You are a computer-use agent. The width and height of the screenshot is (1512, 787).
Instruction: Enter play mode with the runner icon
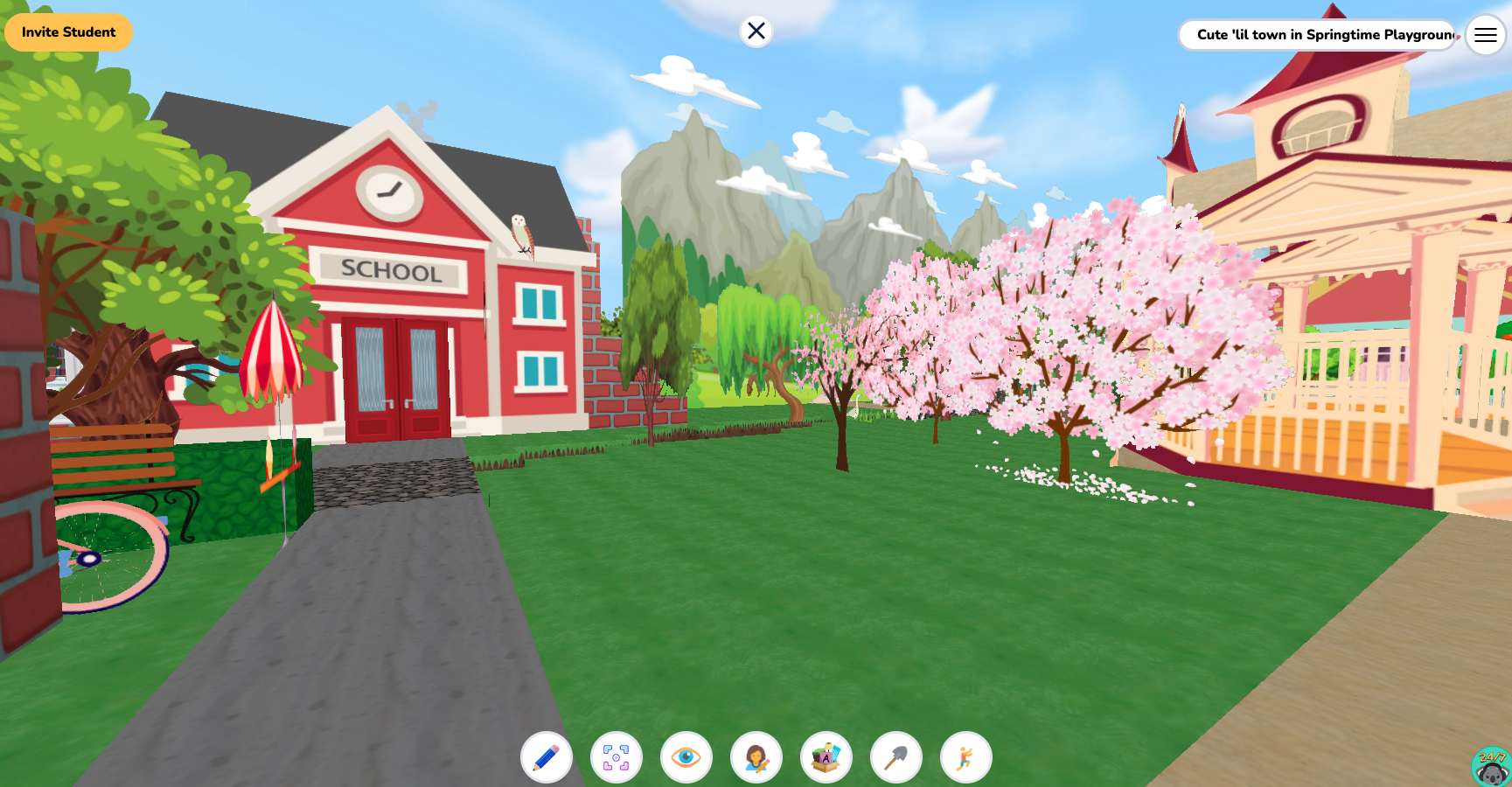965,757
